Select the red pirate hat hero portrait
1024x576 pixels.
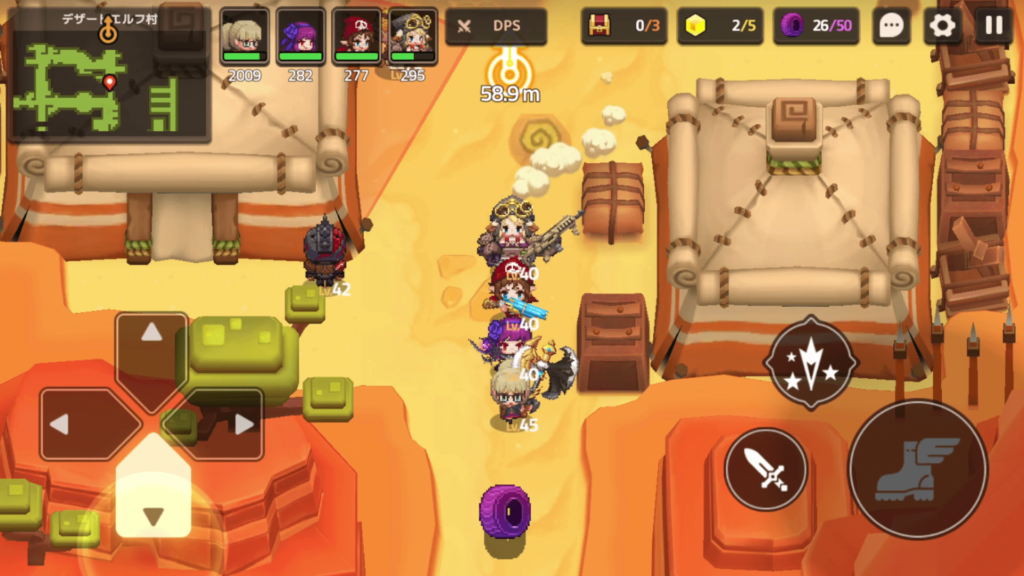point(357,37)
